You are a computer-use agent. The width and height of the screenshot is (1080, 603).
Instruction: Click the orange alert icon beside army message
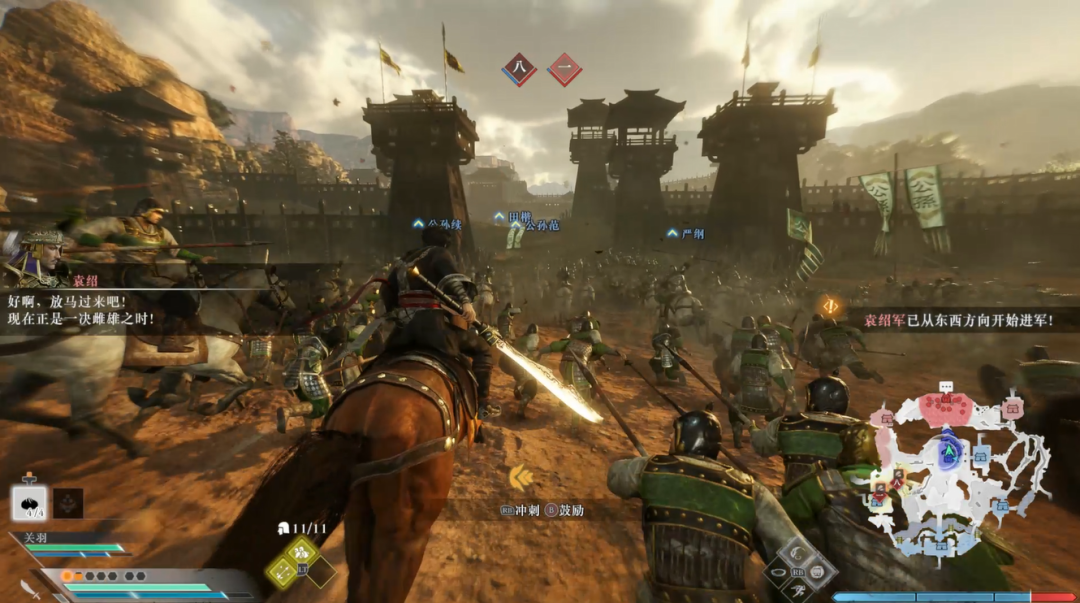[x=830, y=306]
